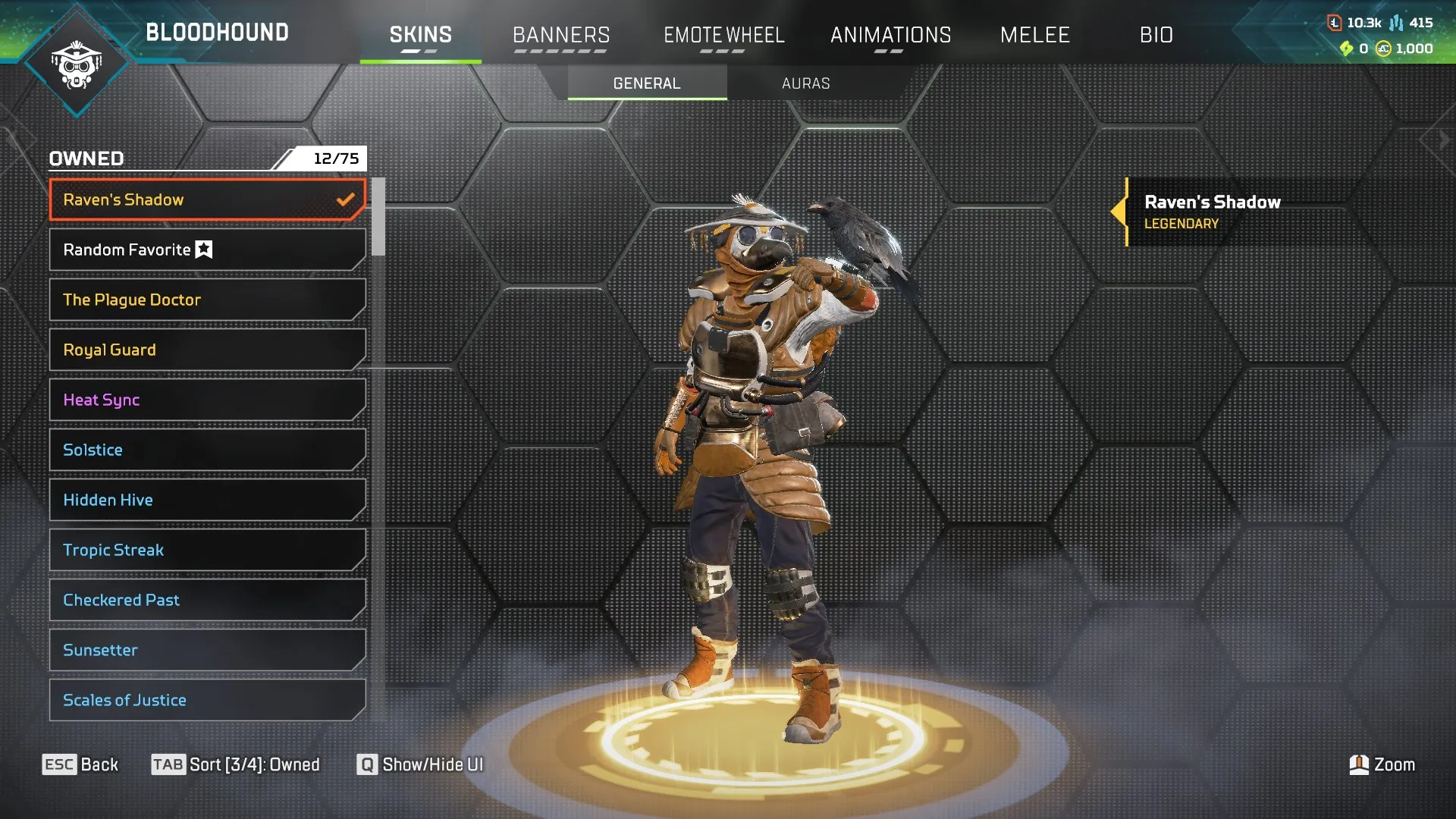Click the equipped checkmark on Raven's Shadow
Screen dimensions: 1456x819
[x=346, y=199]
